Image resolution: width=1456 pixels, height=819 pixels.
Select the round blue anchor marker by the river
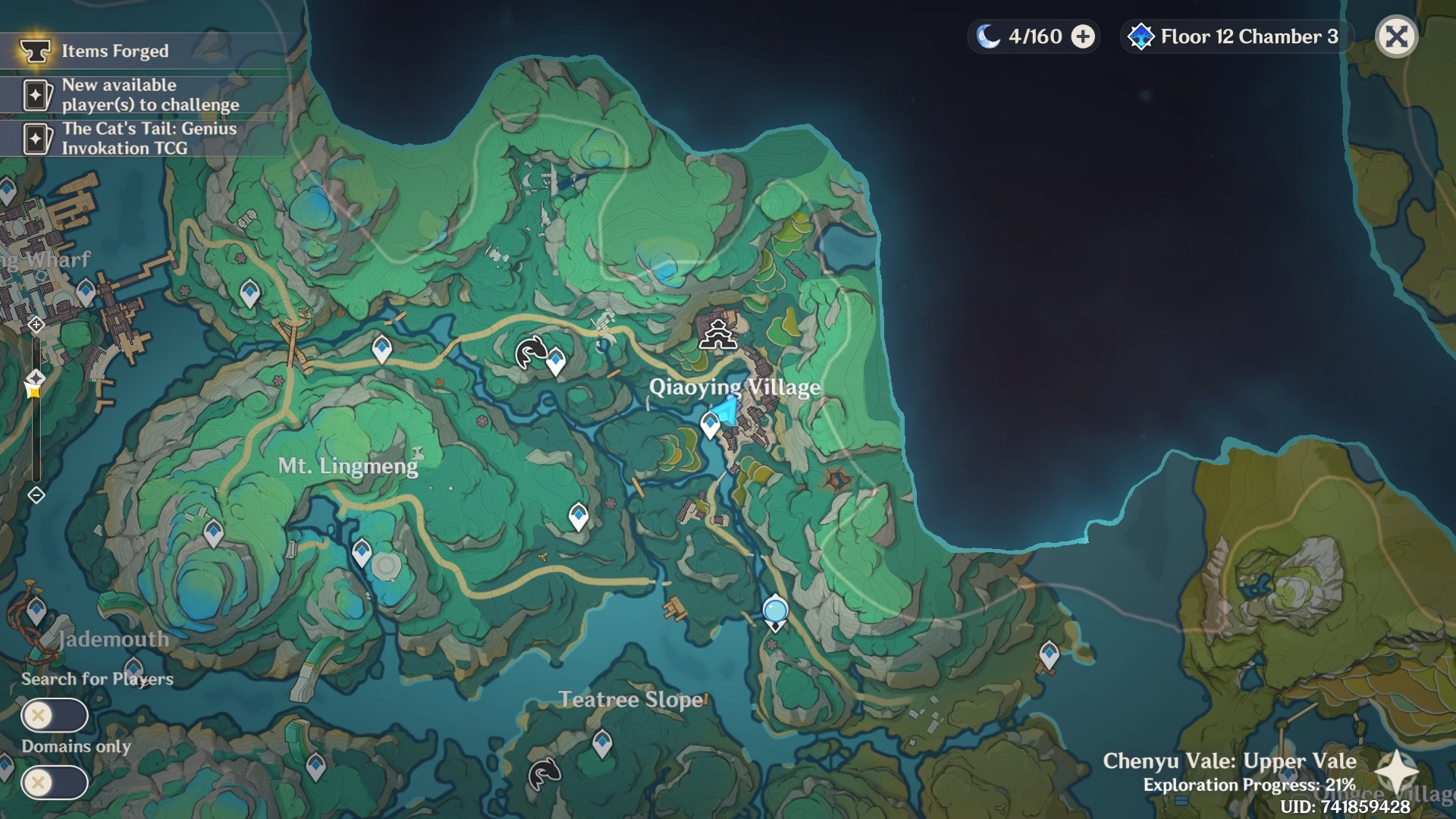click(x=775, y=611)
